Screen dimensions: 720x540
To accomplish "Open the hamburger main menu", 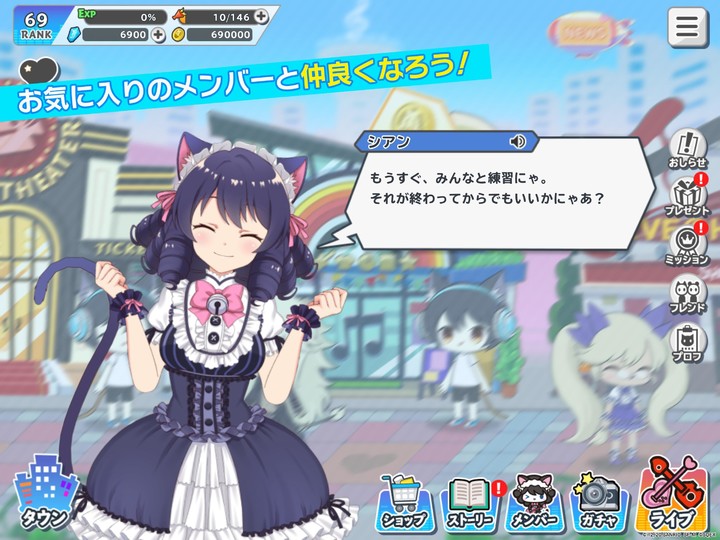I will 687,27.
